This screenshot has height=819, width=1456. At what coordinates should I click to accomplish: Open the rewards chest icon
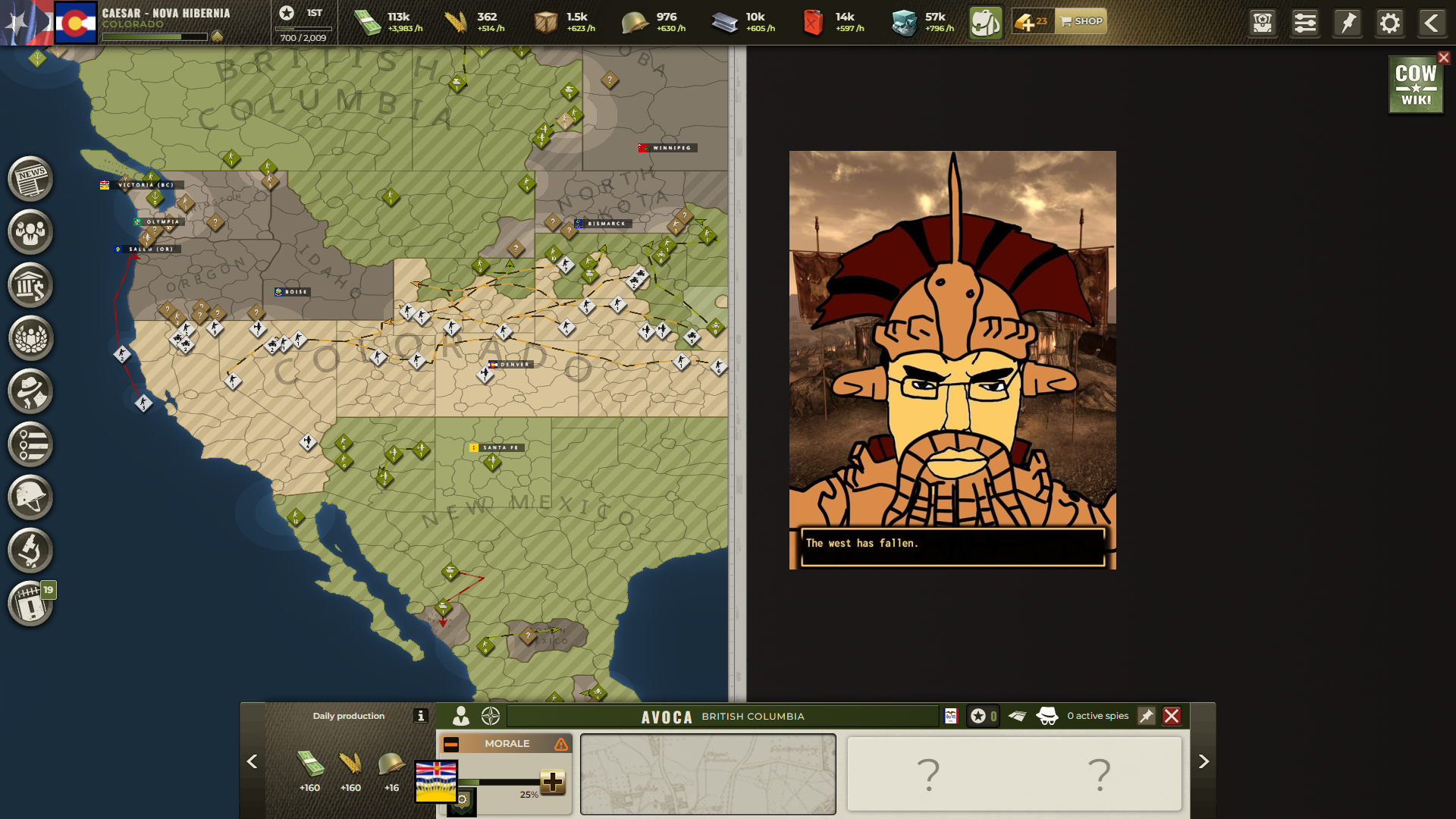[1263, 23]
